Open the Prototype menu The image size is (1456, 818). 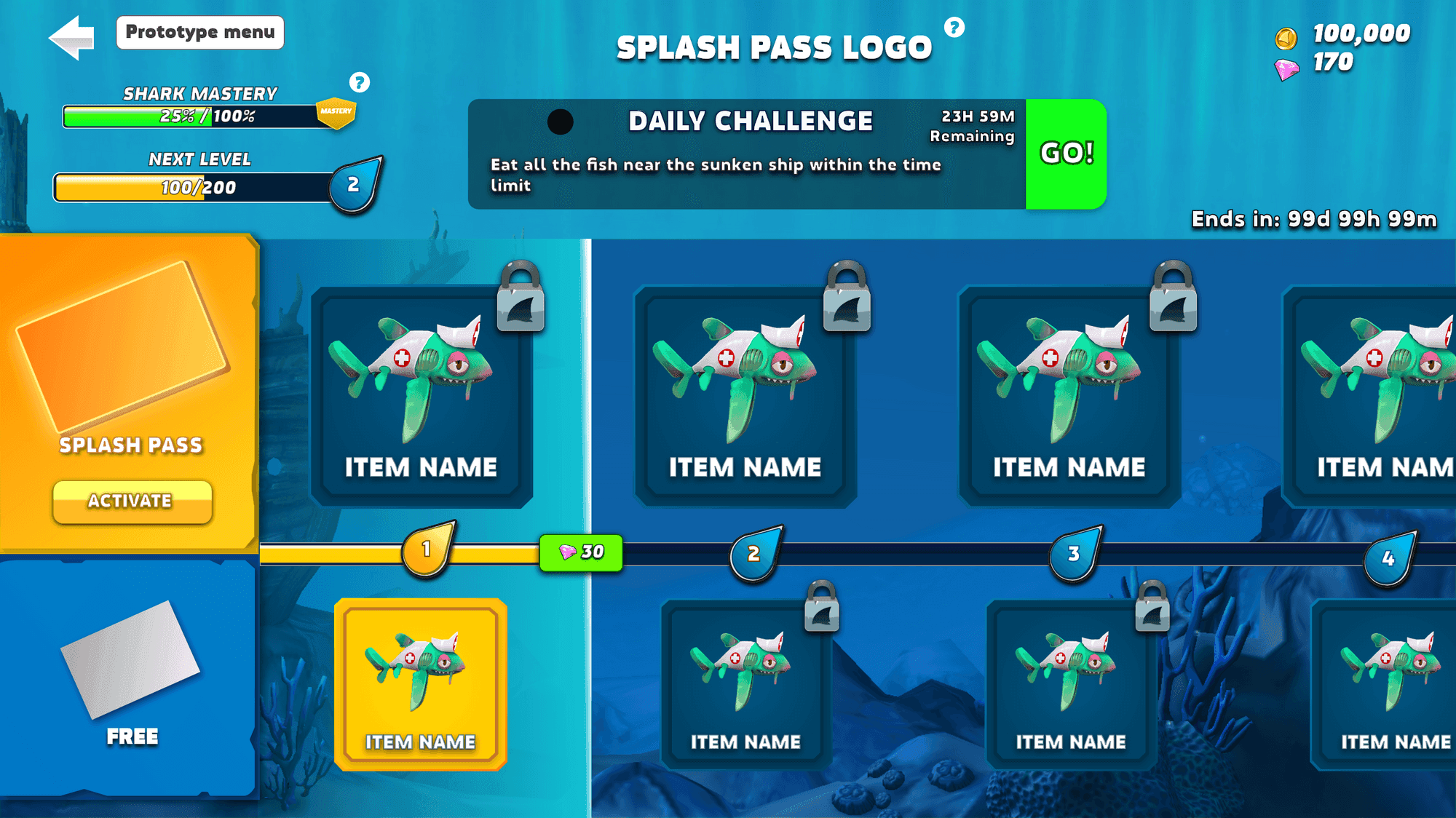[x=199, y=33]
